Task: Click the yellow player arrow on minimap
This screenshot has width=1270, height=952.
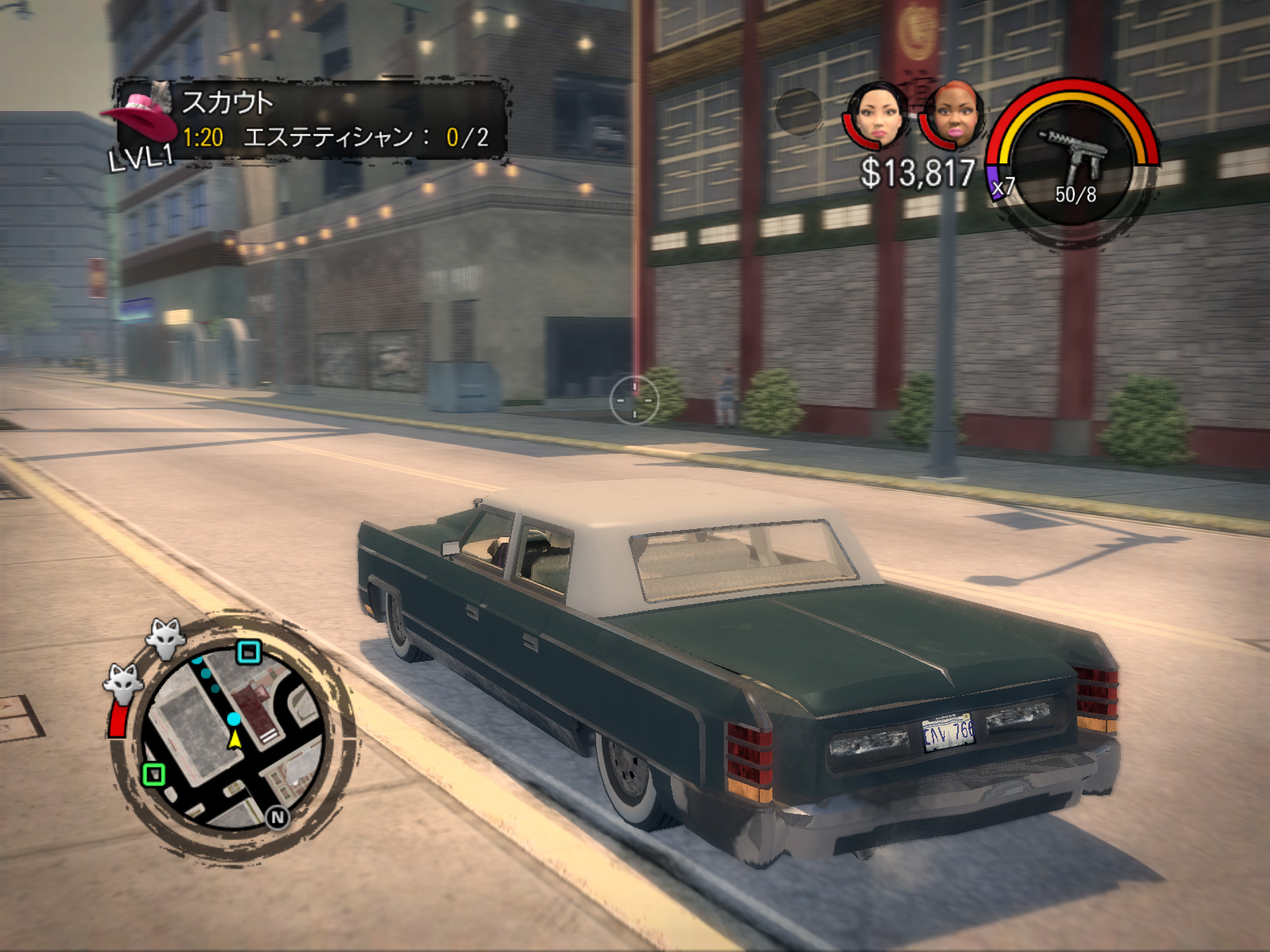Action: click(235, 739)
